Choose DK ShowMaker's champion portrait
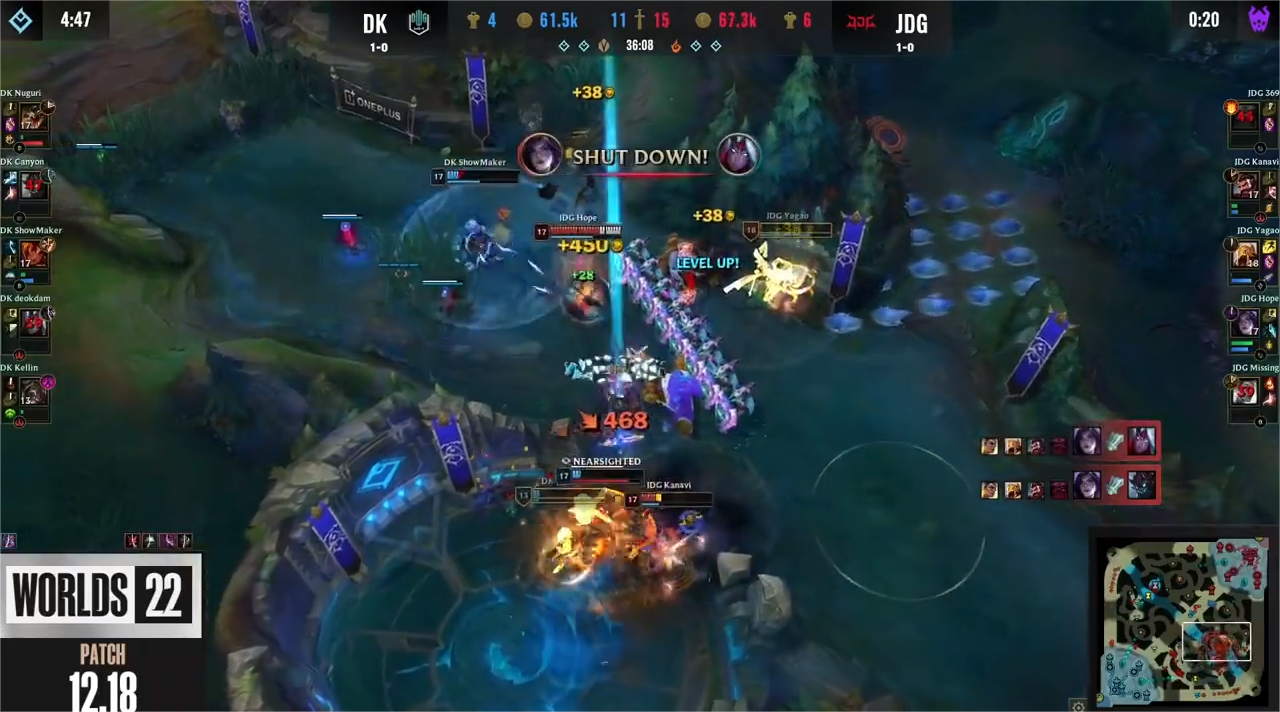1280x712 pixels. (33, 254)
